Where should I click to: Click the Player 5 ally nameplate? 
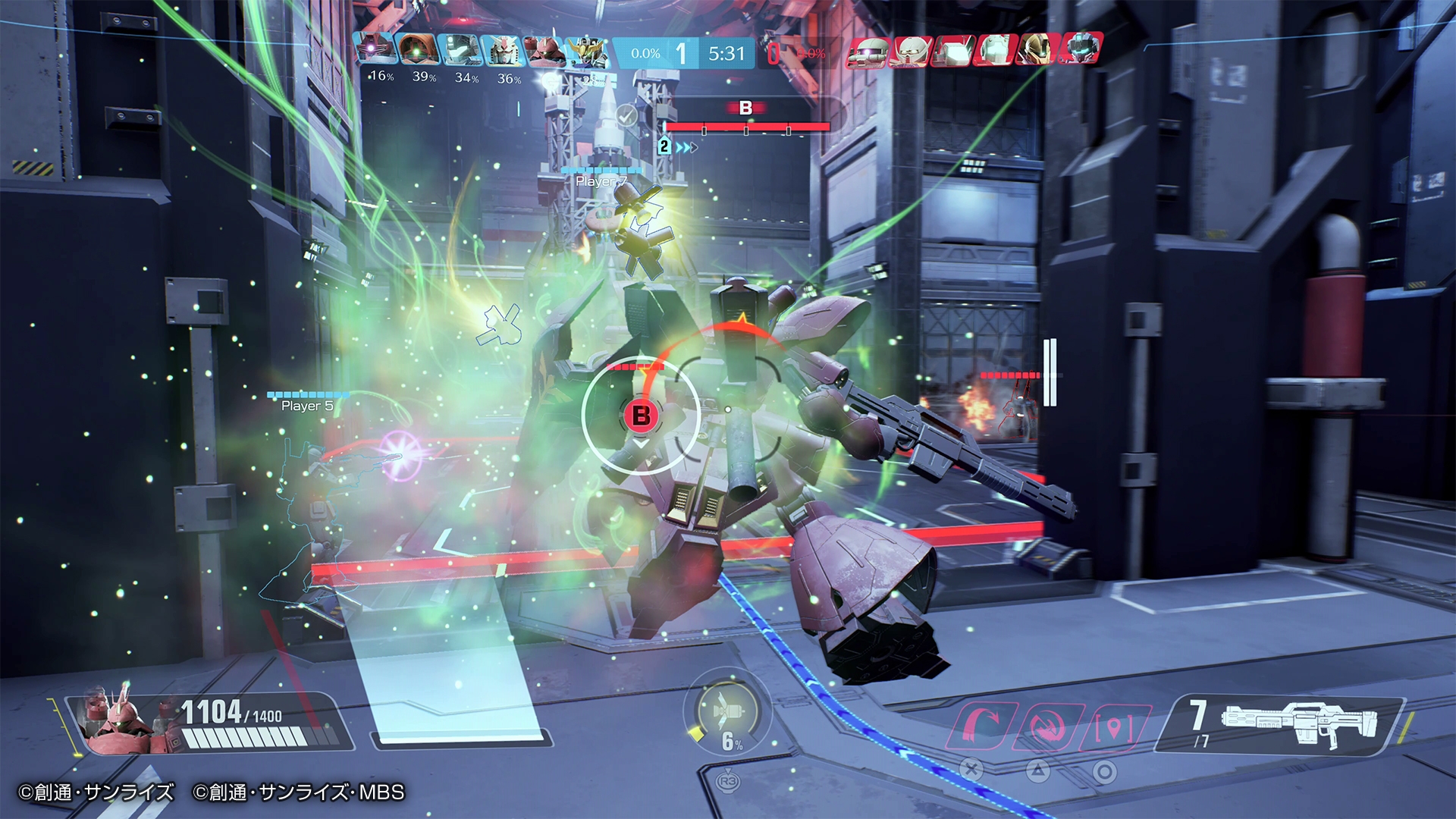pyautogui.click(x=307, y=406)
